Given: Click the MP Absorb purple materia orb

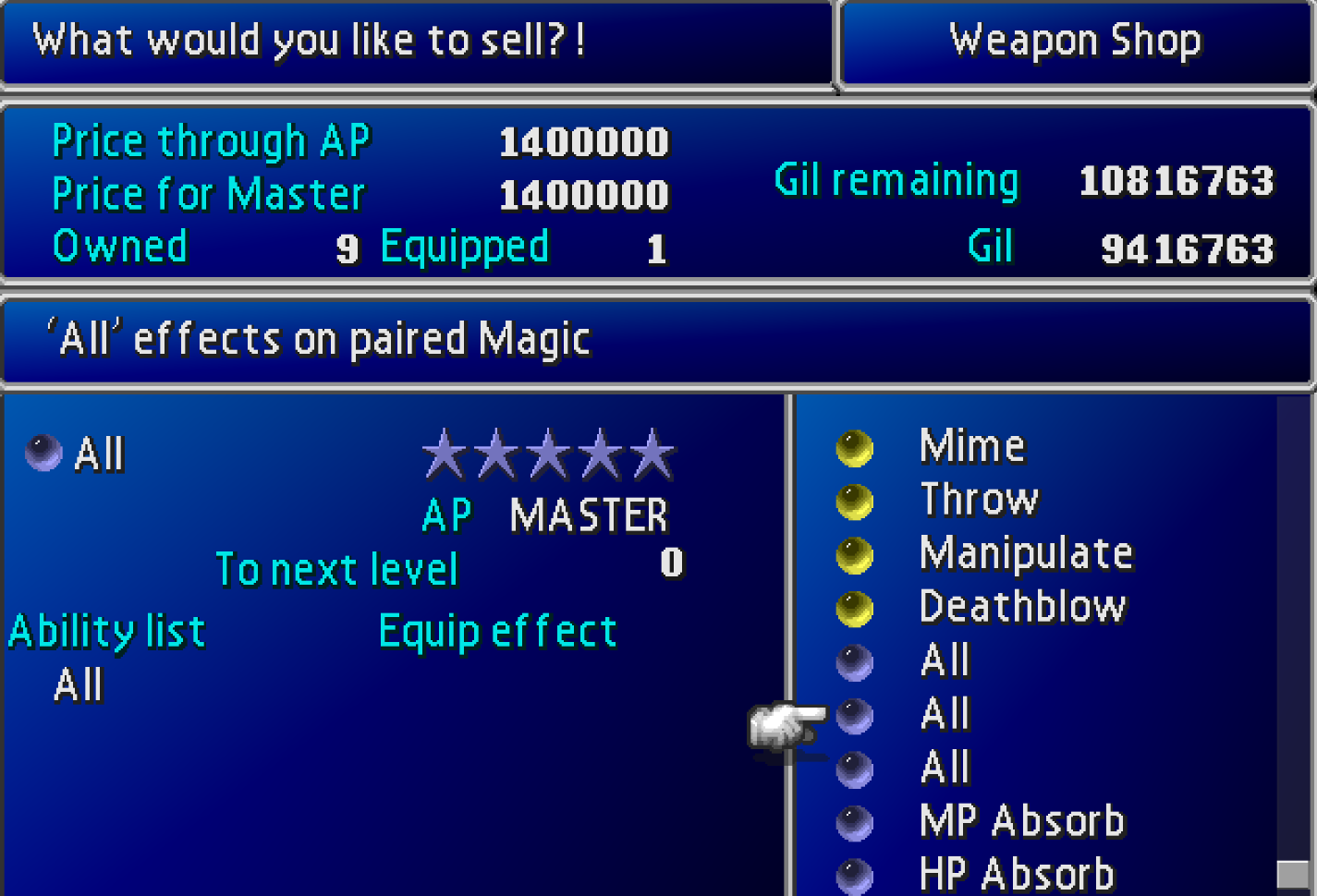Looking at the screenshot, I should click(x=856, y=820).
